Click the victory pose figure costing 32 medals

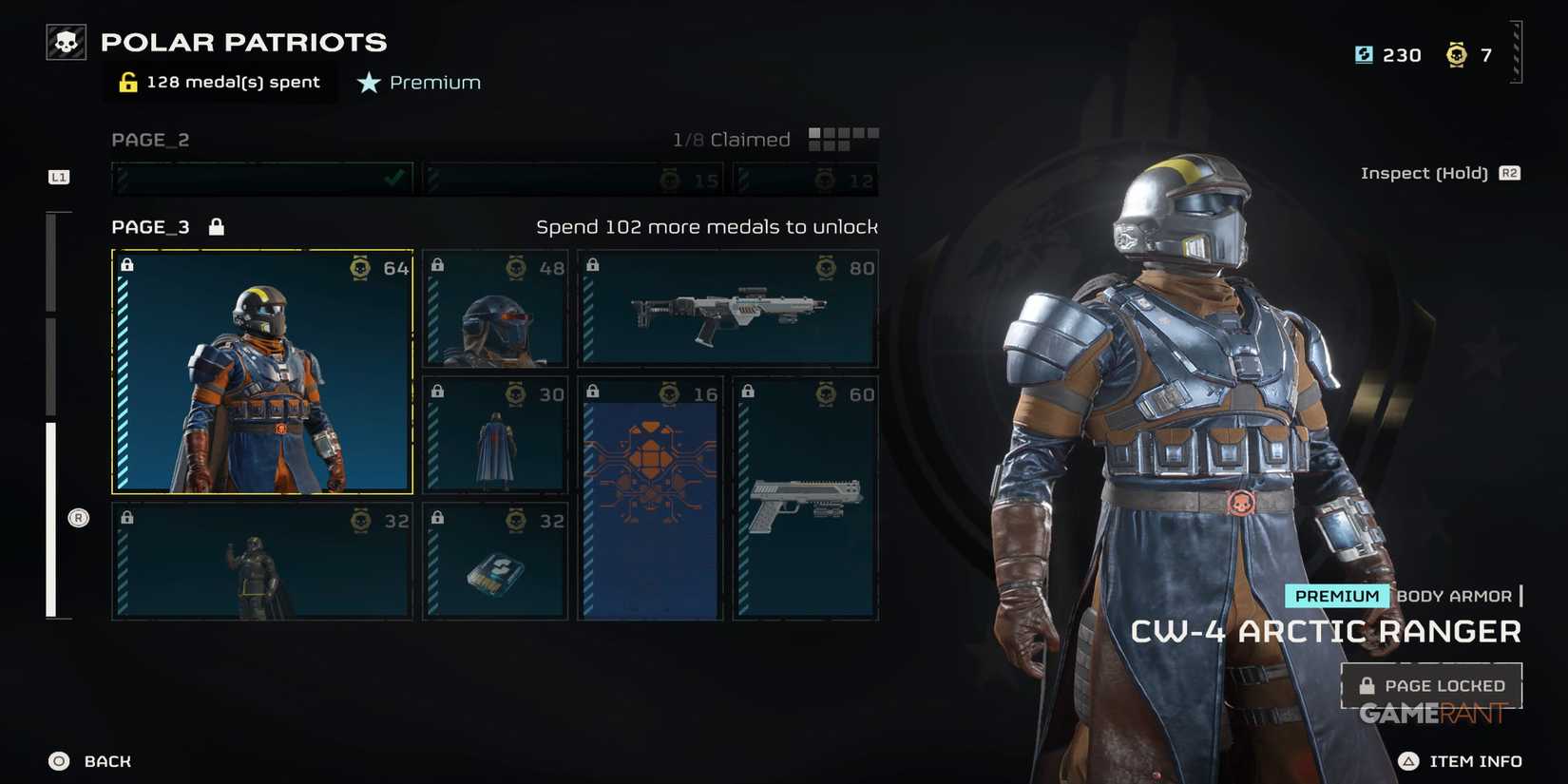pyautogui.click(x=261, y=561)
